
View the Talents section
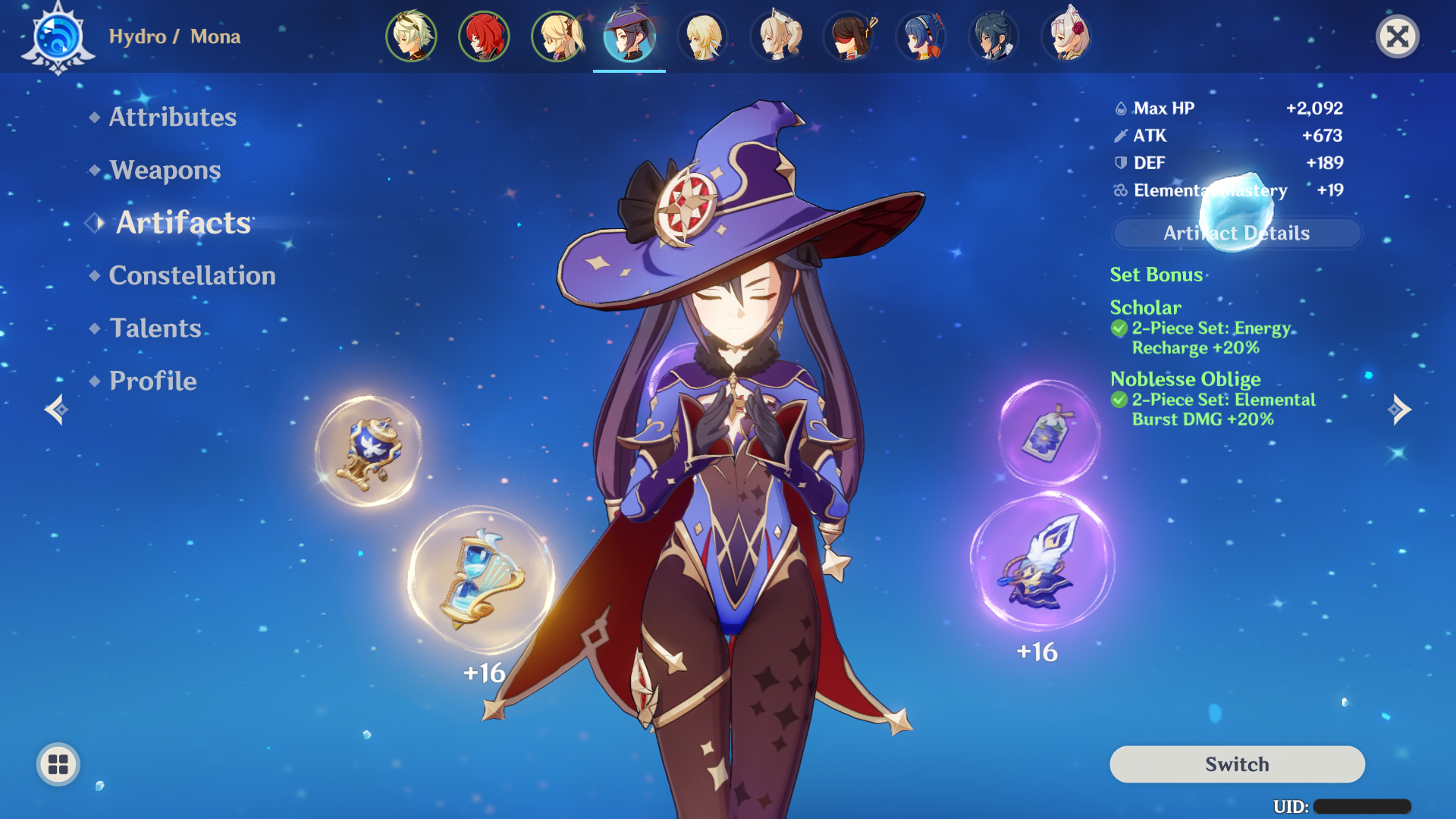(154, 328)
